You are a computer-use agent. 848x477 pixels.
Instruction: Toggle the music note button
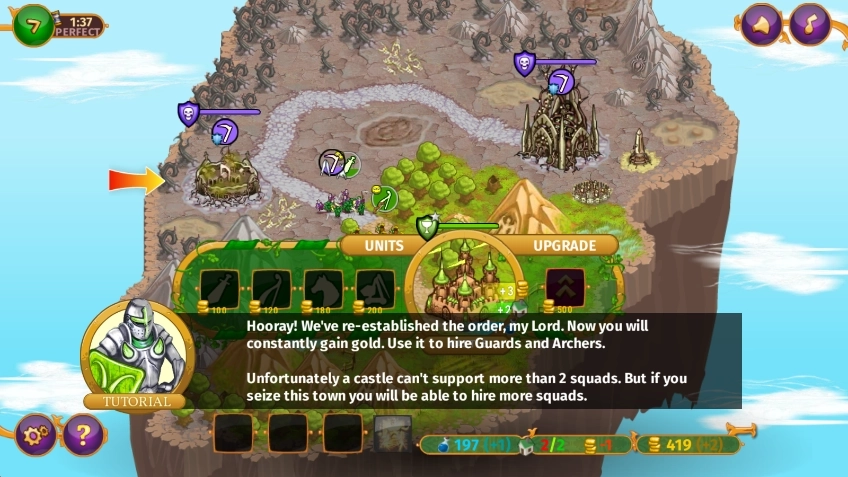pyautogui.click(x=810, y=25)
